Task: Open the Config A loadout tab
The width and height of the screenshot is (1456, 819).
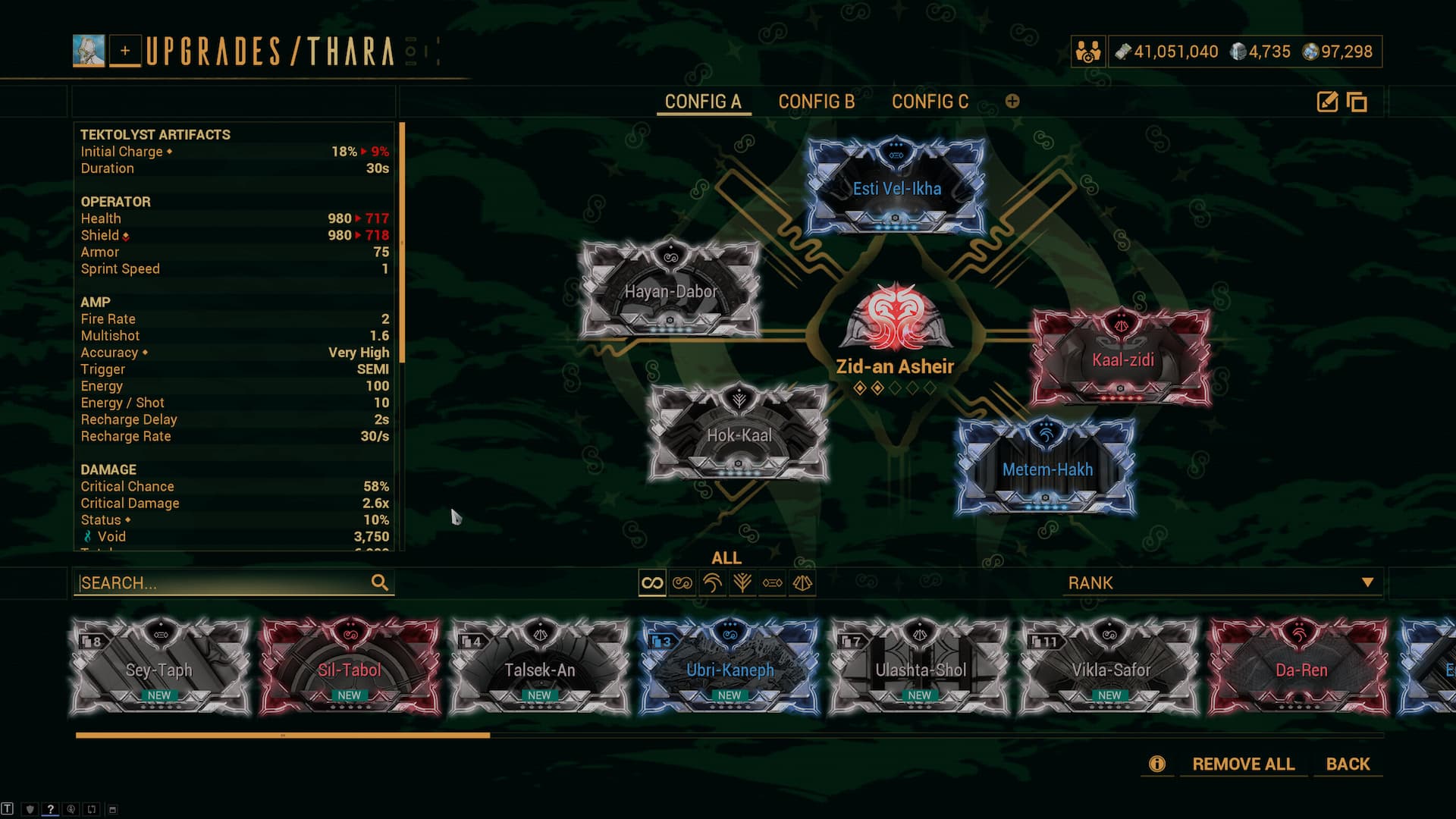Action: (x=702, y=102)
